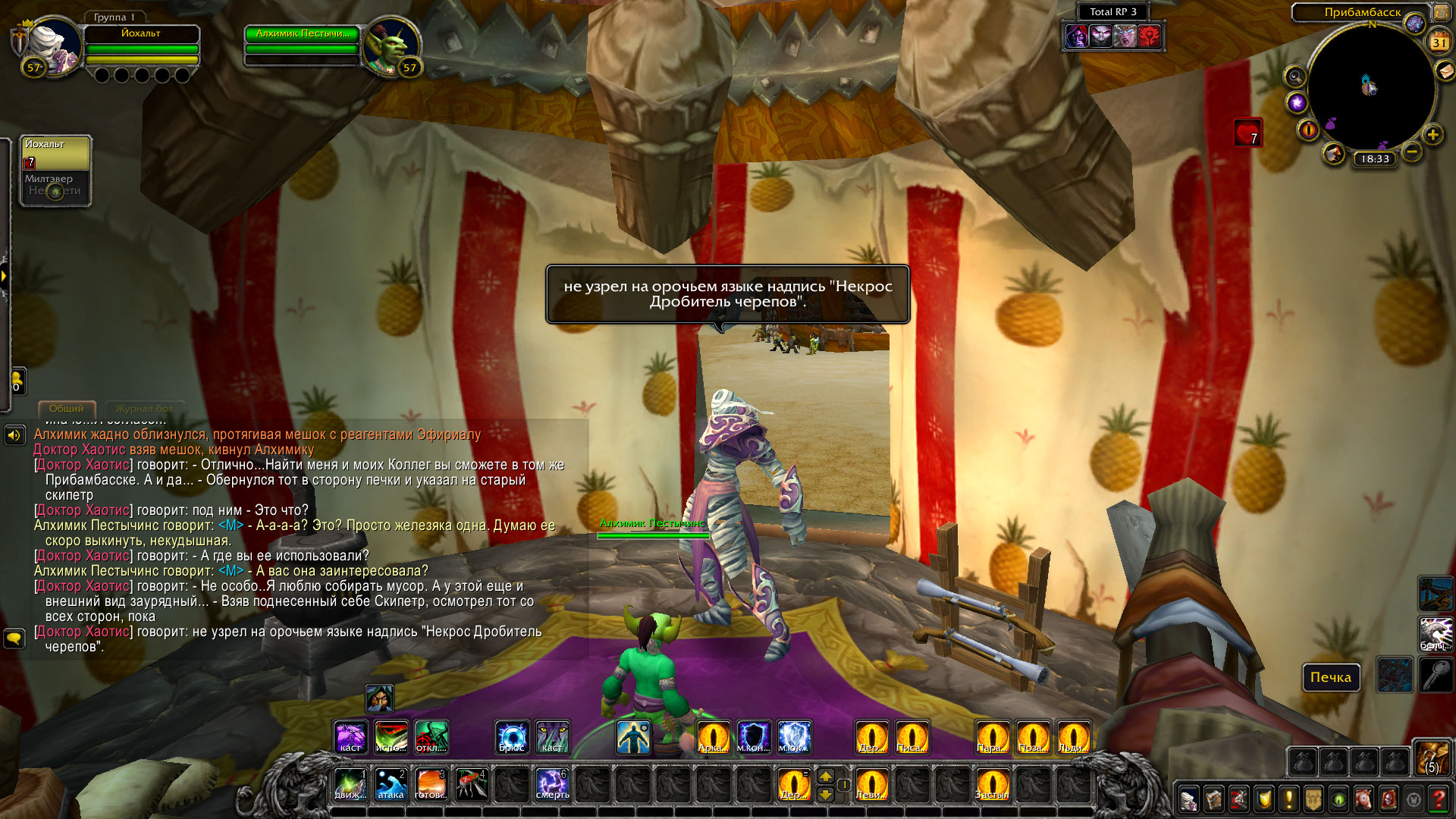Screen dimensions: 1456x819
Task: Open the help red question mark menu
Action: click(1438, 799)
